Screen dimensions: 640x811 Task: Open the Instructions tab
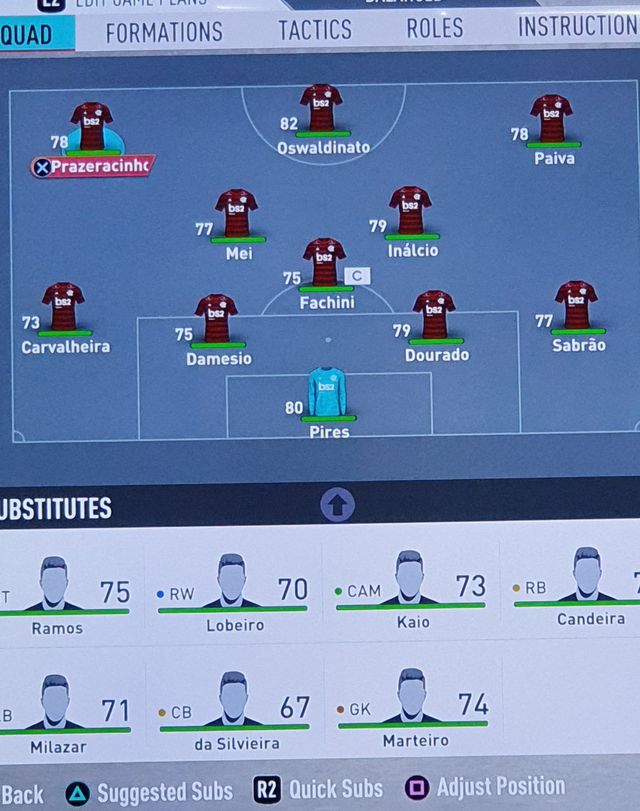tap(577, 27)
